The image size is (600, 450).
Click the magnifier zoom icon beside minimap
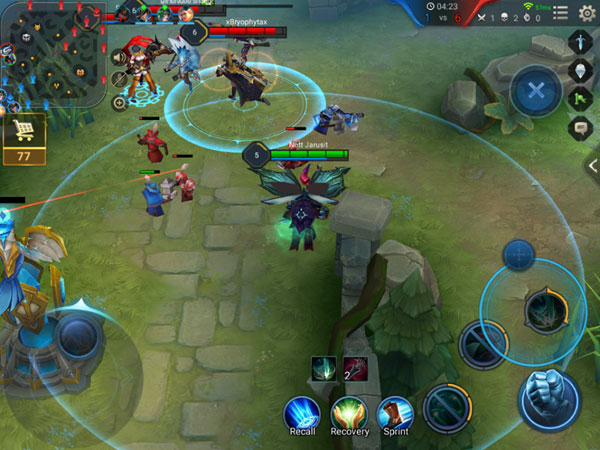pos(119,102)
